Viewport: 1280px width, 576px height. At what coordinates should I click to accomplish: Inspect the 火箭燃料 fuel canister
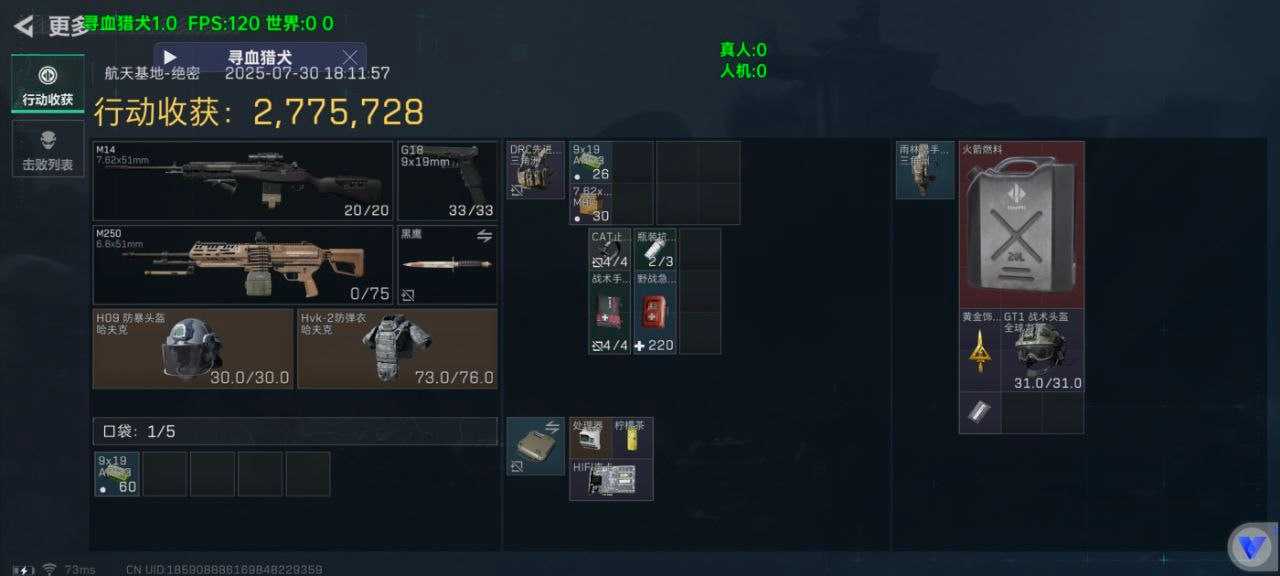tap(1021, 224)
